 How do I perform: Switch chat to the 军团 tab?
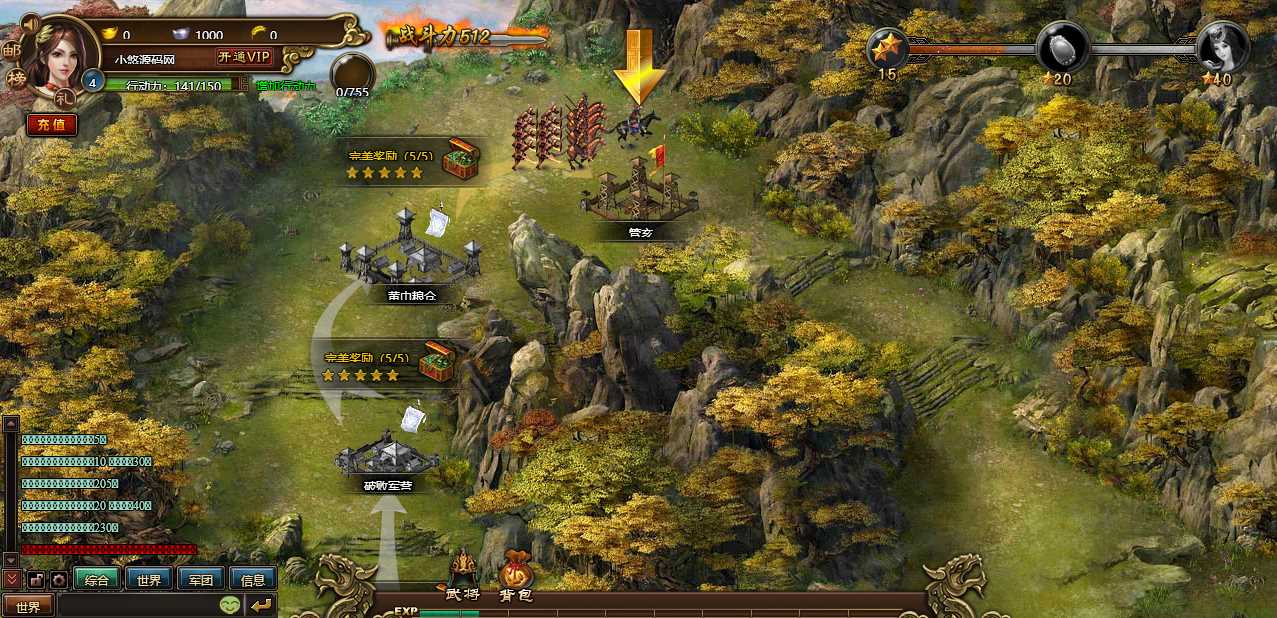201,579
